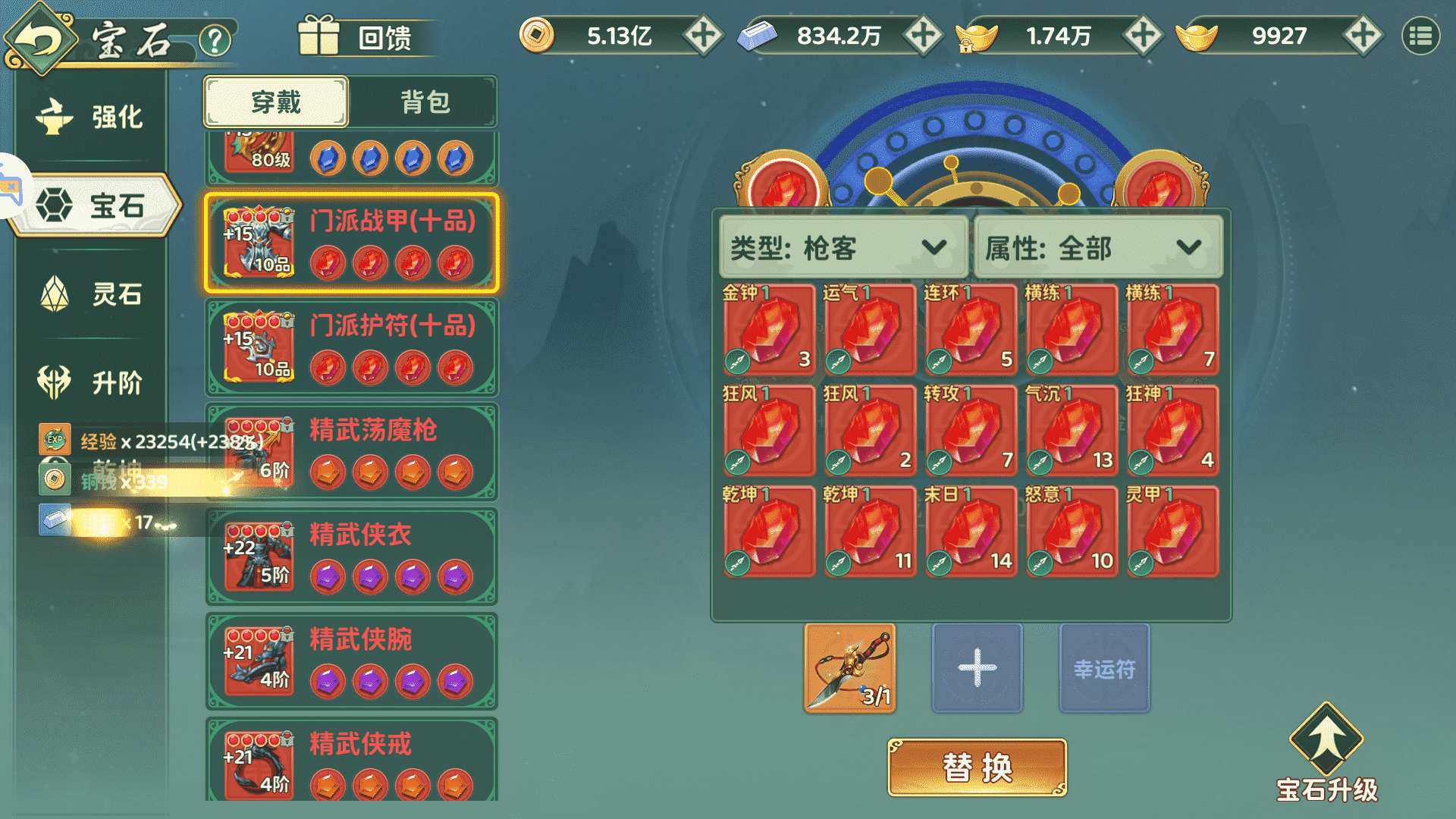Go back using the return arrow

coord(38,38)
